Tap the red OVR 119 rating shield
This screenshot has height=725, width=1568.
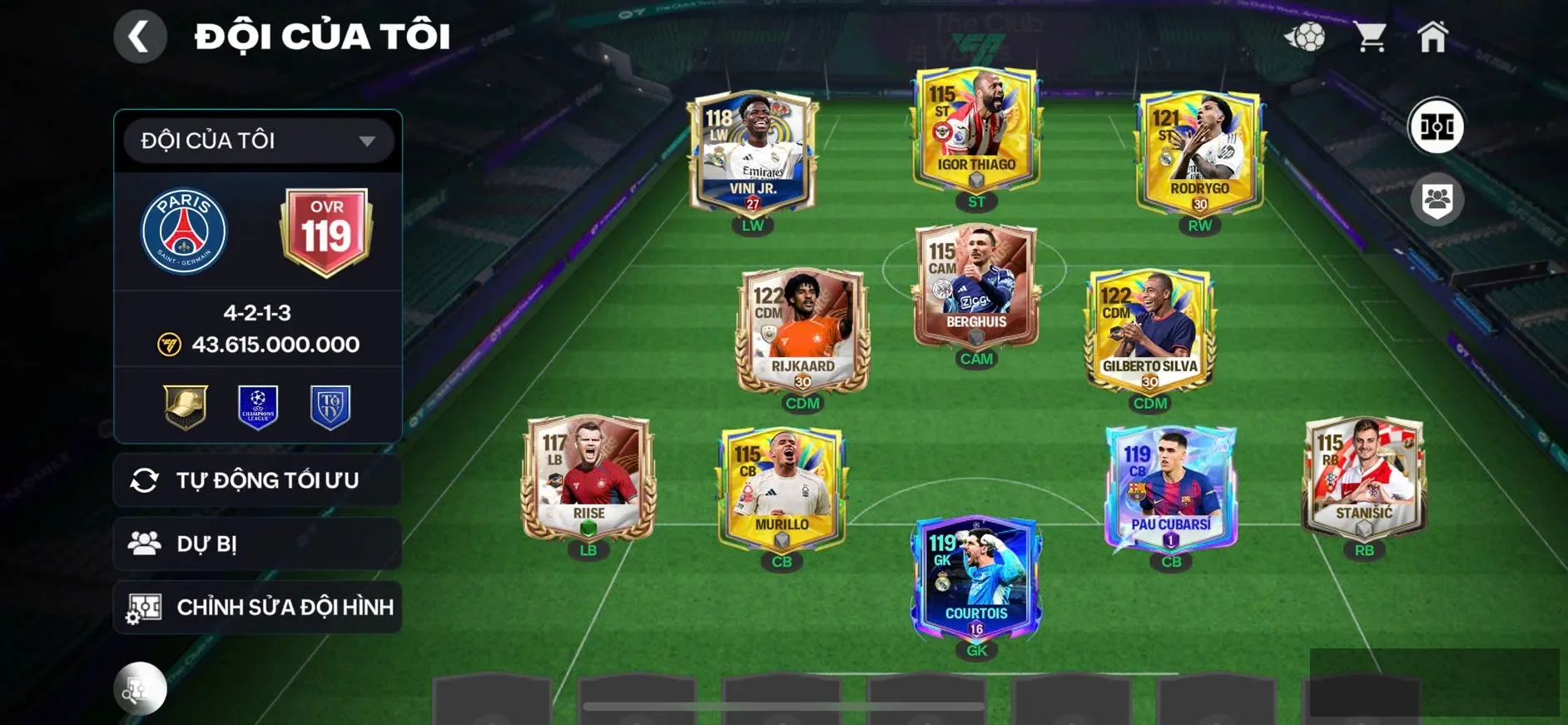point(326,230)
